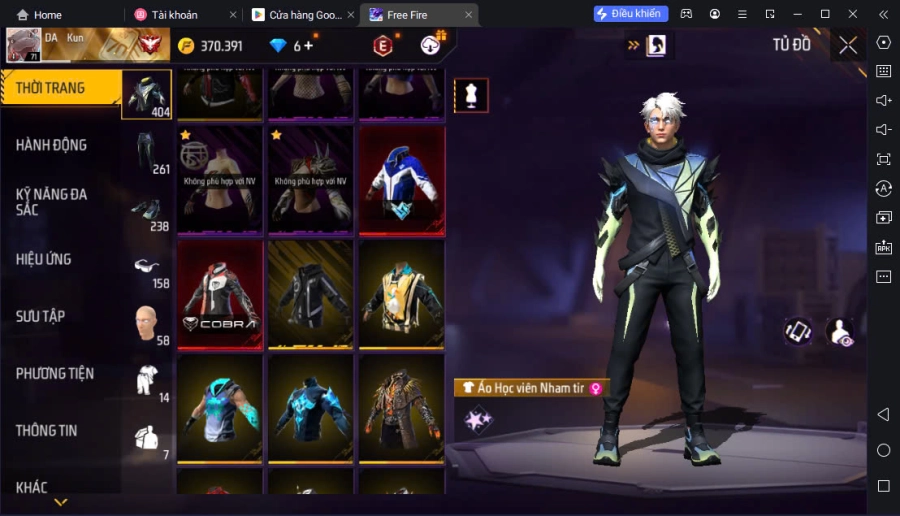Choose the brown camouflage coat
Image resolution: width=900 pixels, height=516 pixels.
pos(400,408)
